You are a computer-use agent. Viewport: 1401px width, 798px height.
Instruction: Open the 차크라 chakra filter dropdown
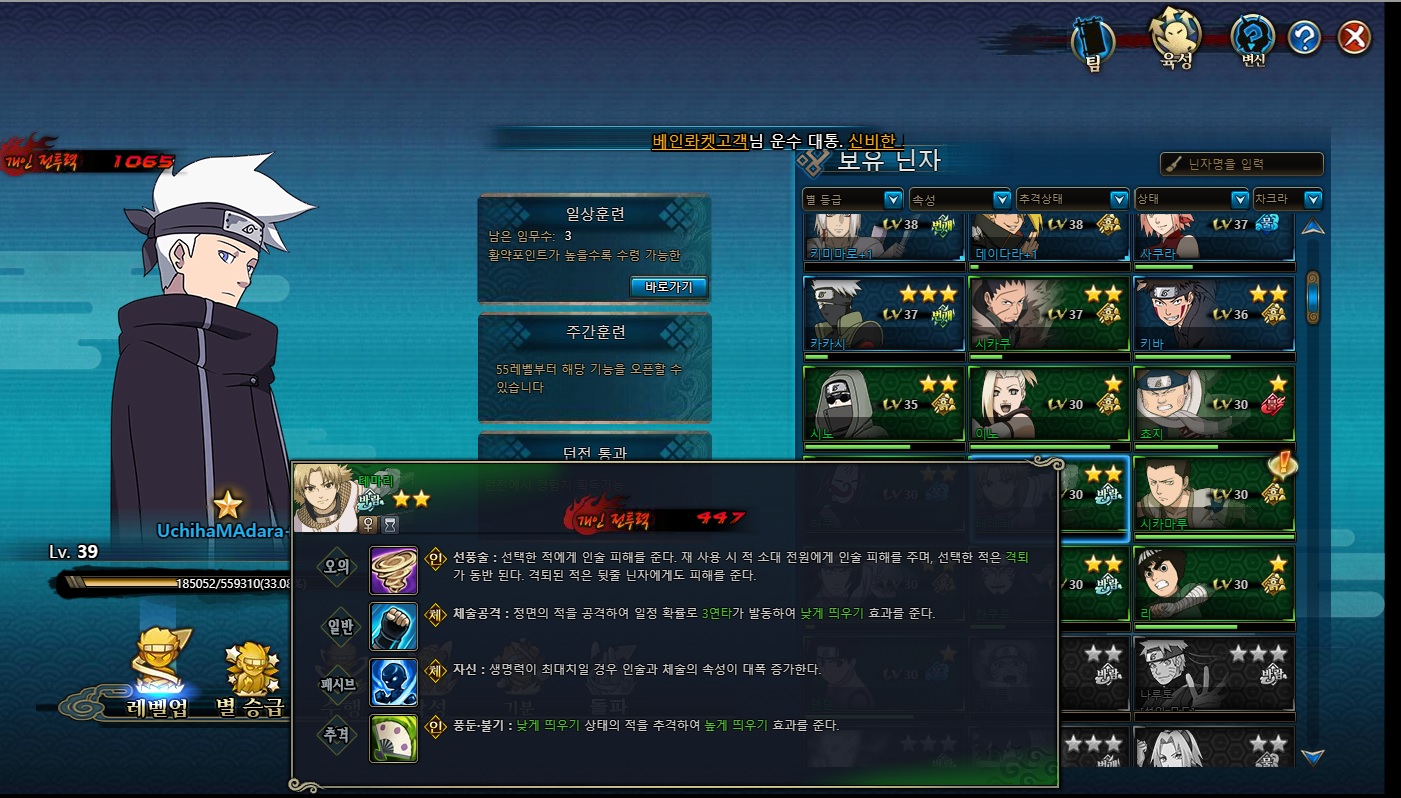[1286, 199]
